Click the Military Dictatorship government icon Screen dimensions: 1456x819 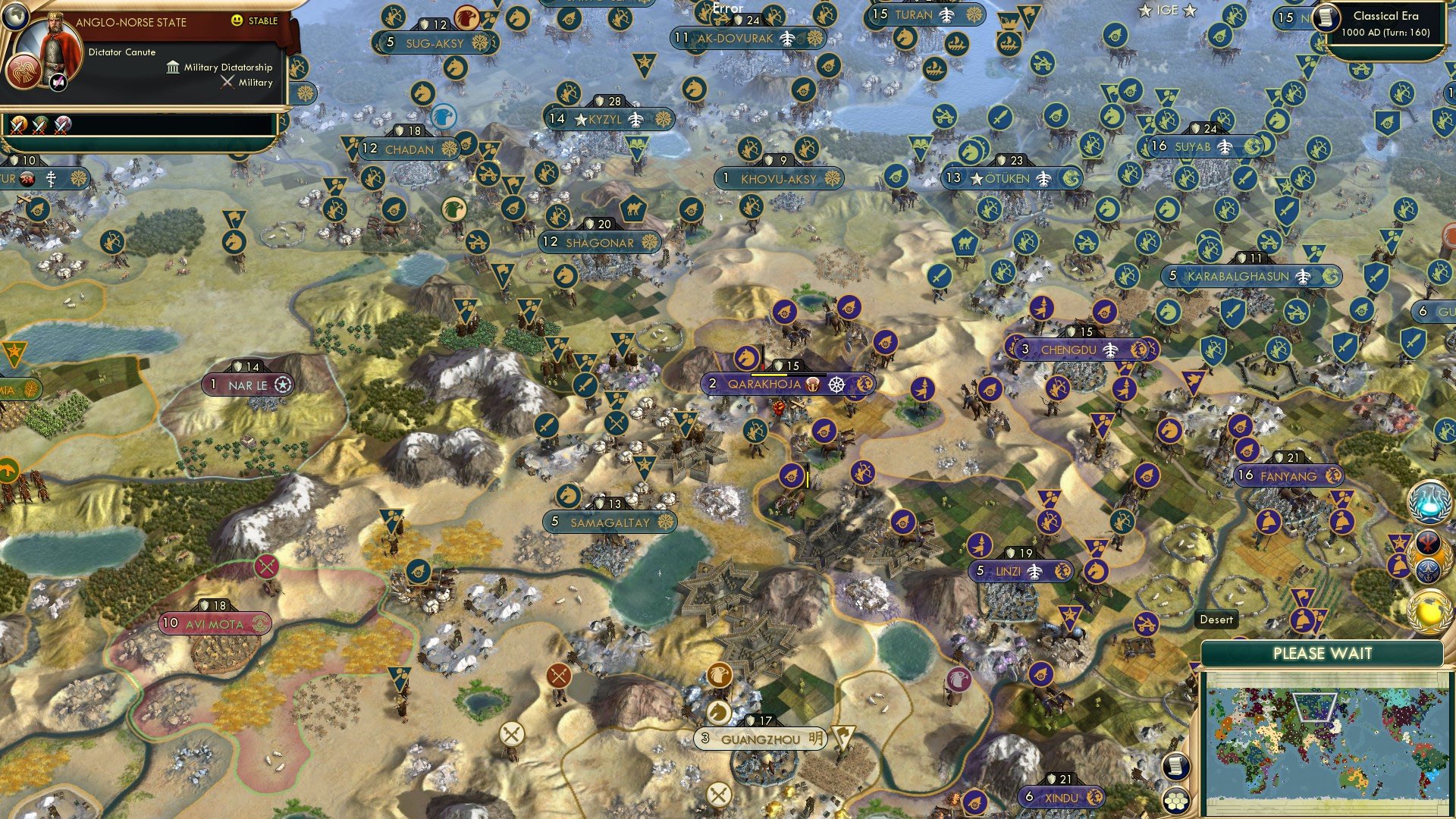pyautogui.click(x=173, y=68)
